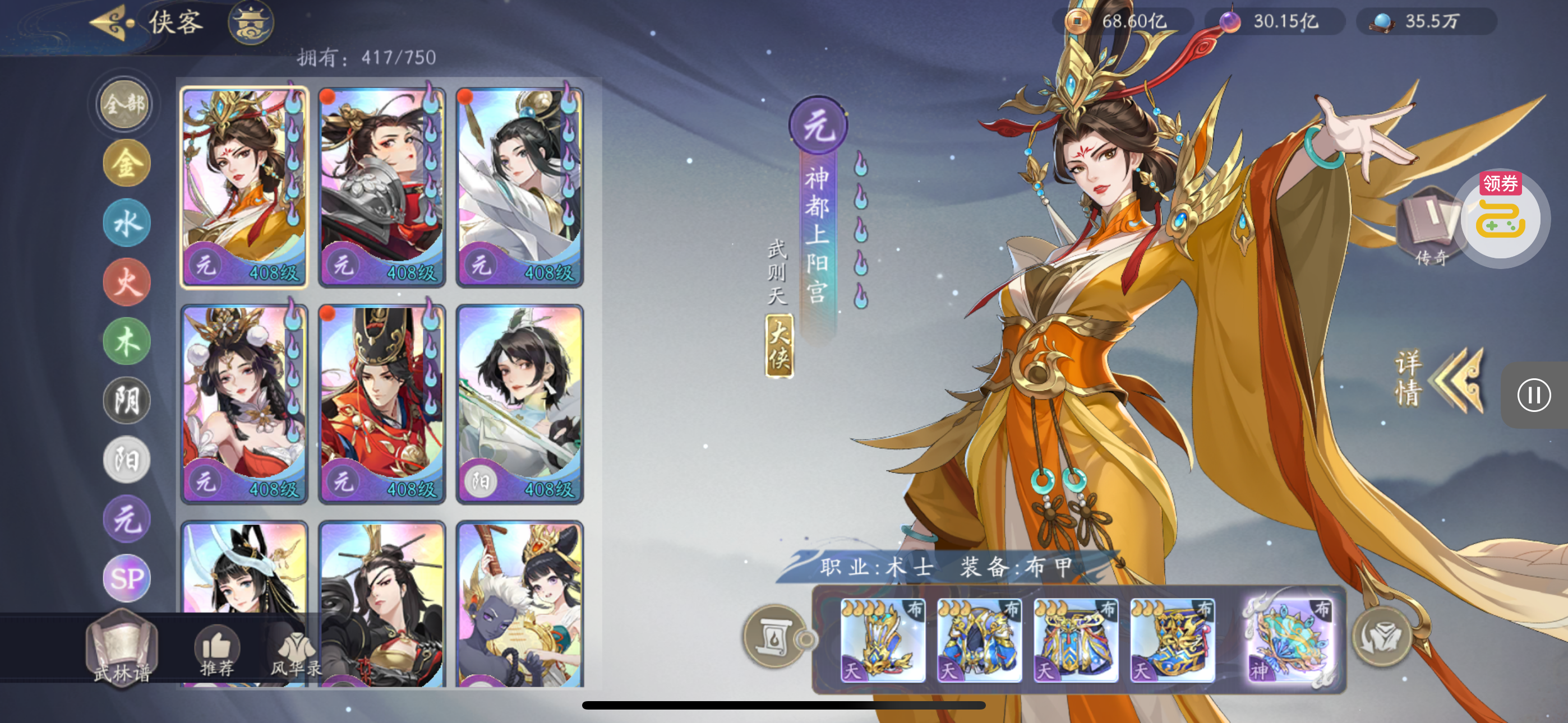Tap the pause overlay button
Viewport: 1568px width, 723px height.
[1533, 395]
